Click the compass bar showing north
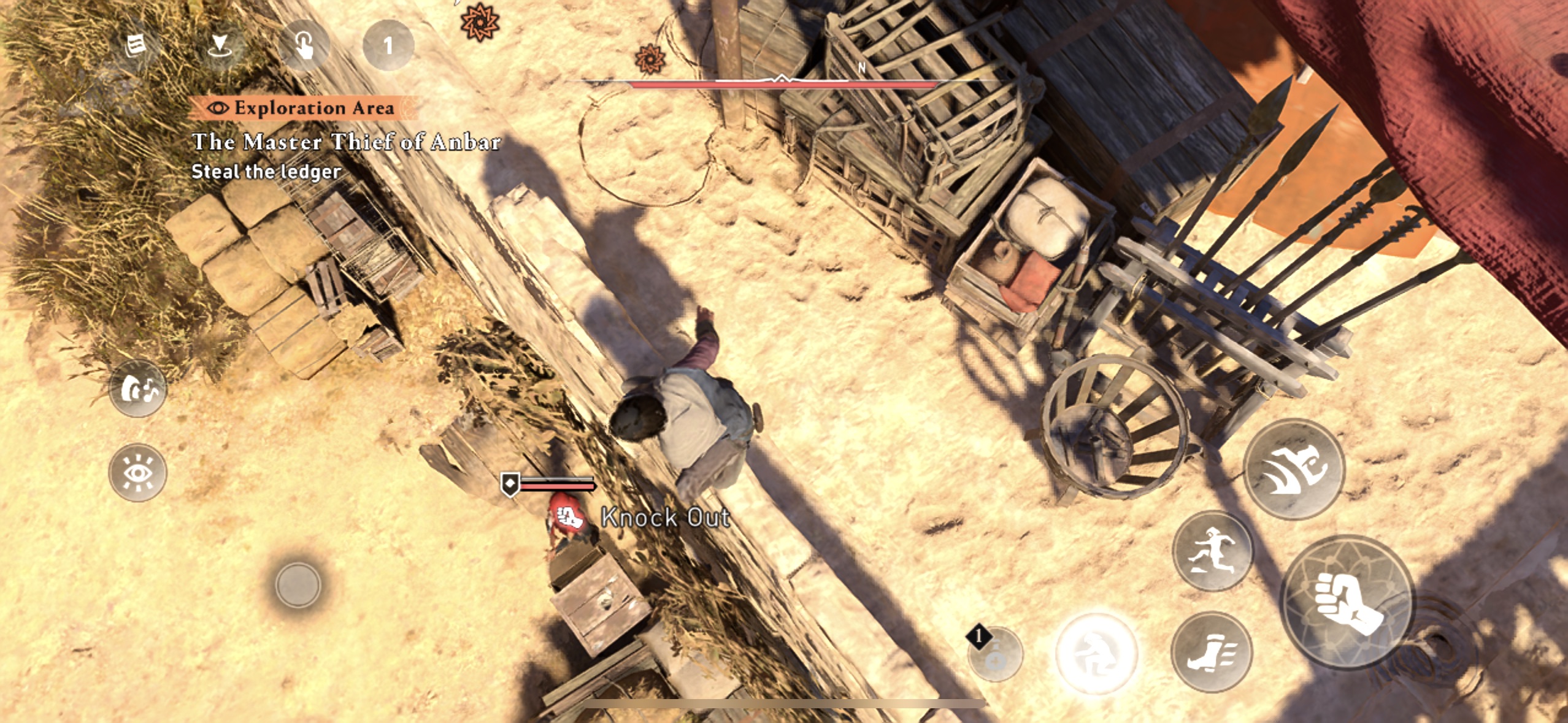The image size is (1568, 723). pyautogui.click(x=782, y=80)
